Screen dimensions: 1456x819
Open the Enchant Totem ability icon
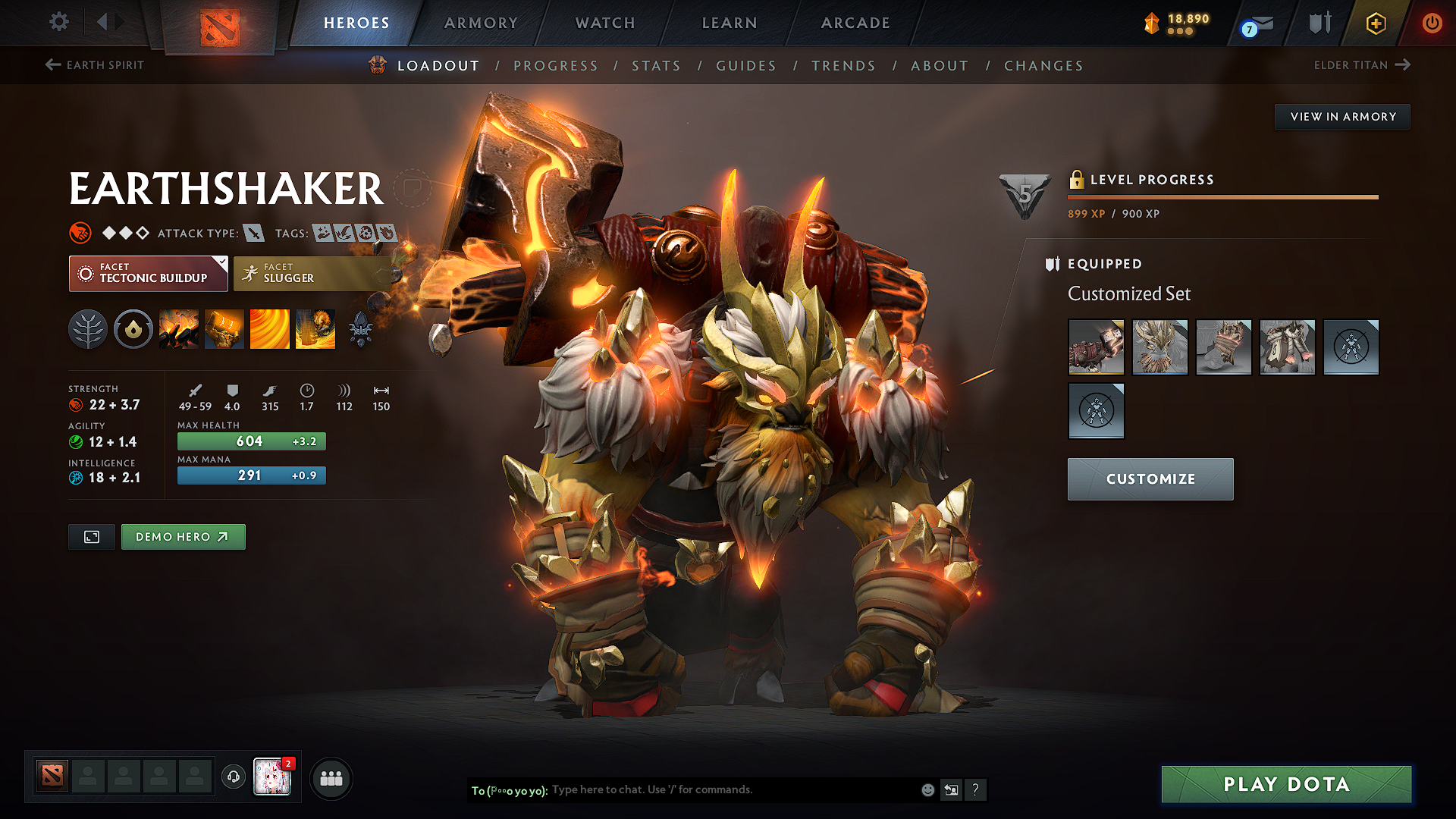click(x=224, y=329)
